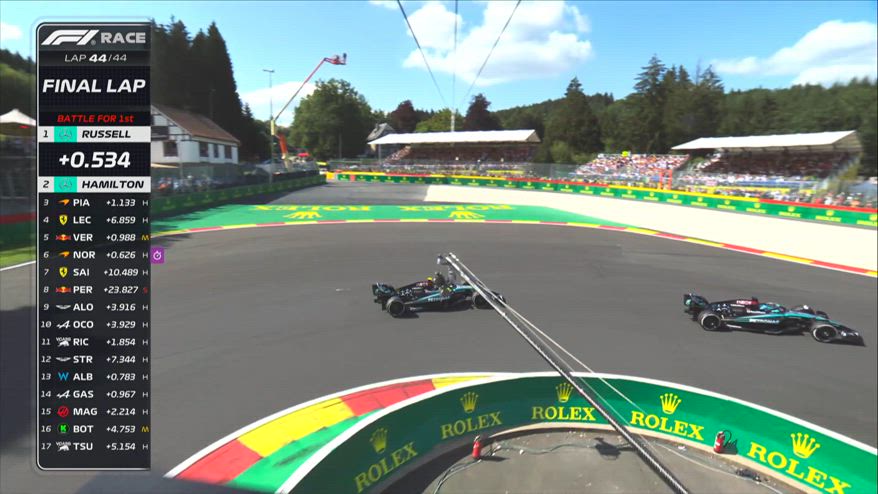
Task: Click the BOT standings row
Action: pos(94,429)
